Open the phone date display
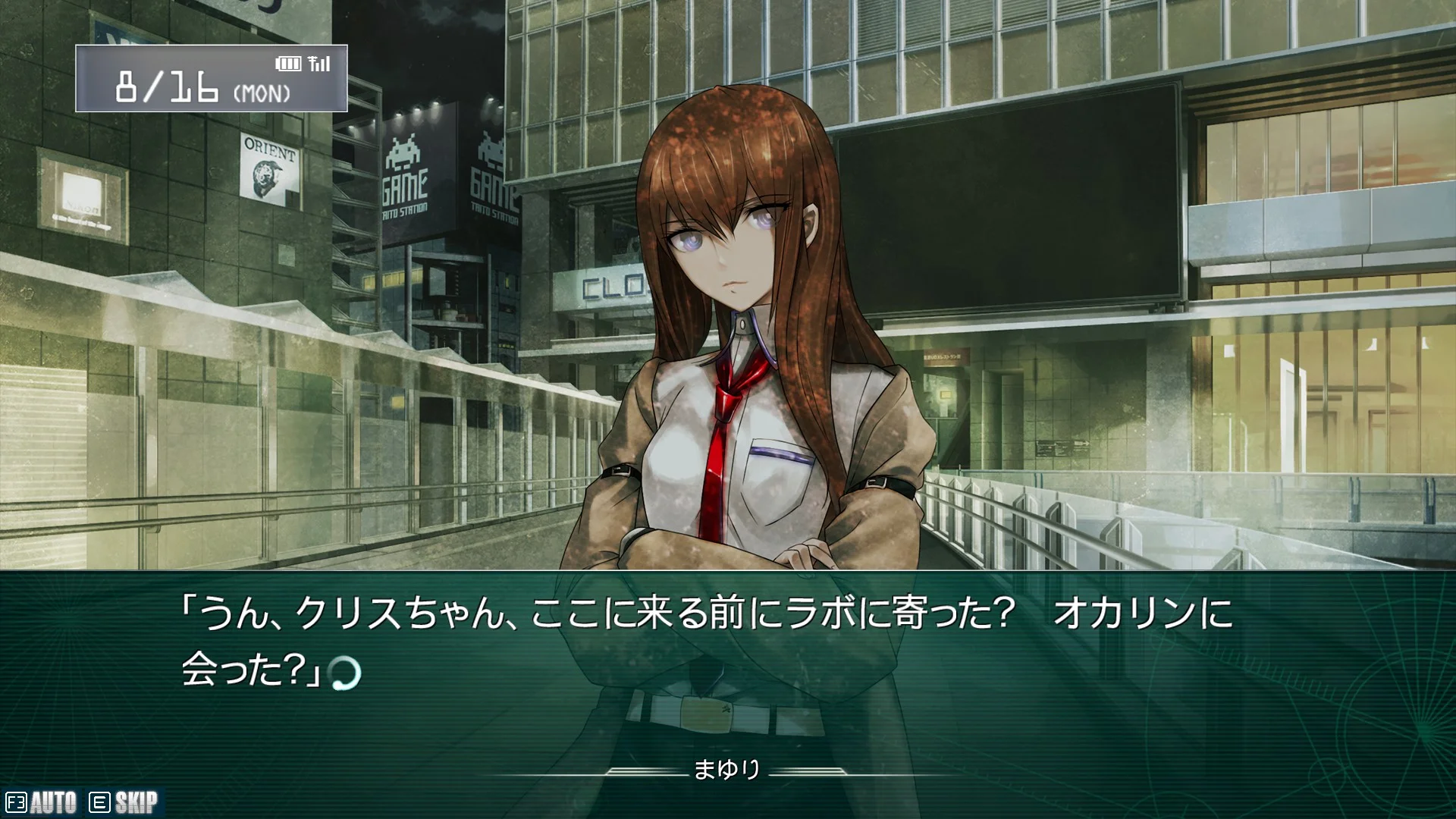The height and width of the screenshot is (819, 1456). [x=211, y=79]
